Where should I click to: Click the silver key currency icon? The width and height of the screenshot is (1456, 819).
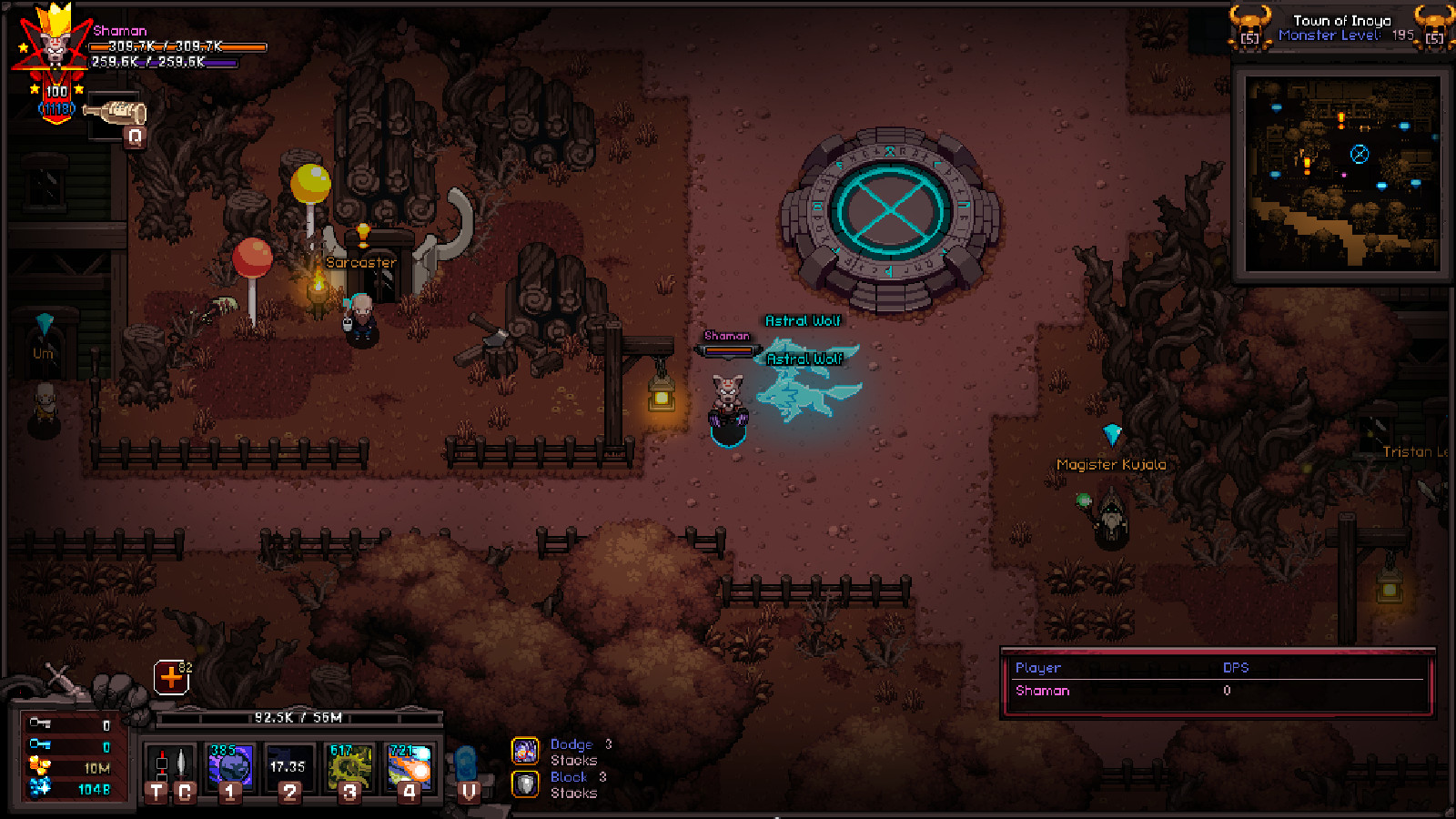(x=39, y=723)
